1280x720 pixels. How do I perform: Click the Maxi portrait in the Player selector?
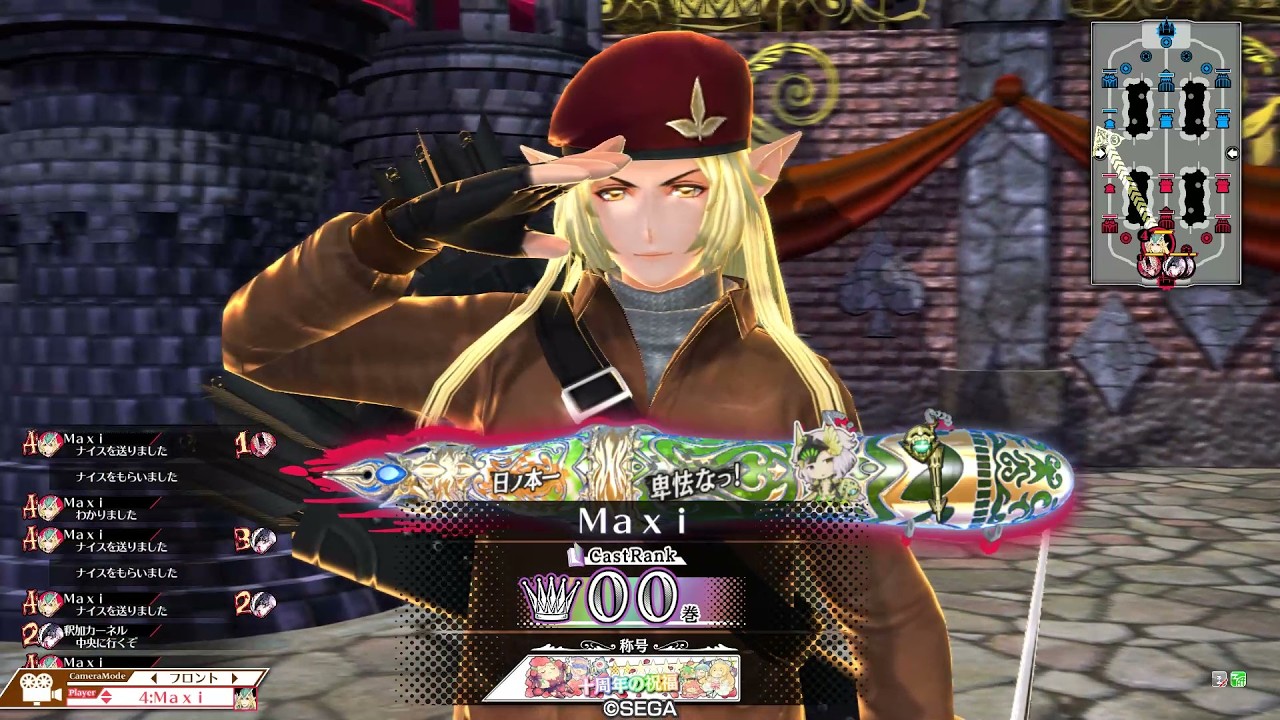[245, 697]
